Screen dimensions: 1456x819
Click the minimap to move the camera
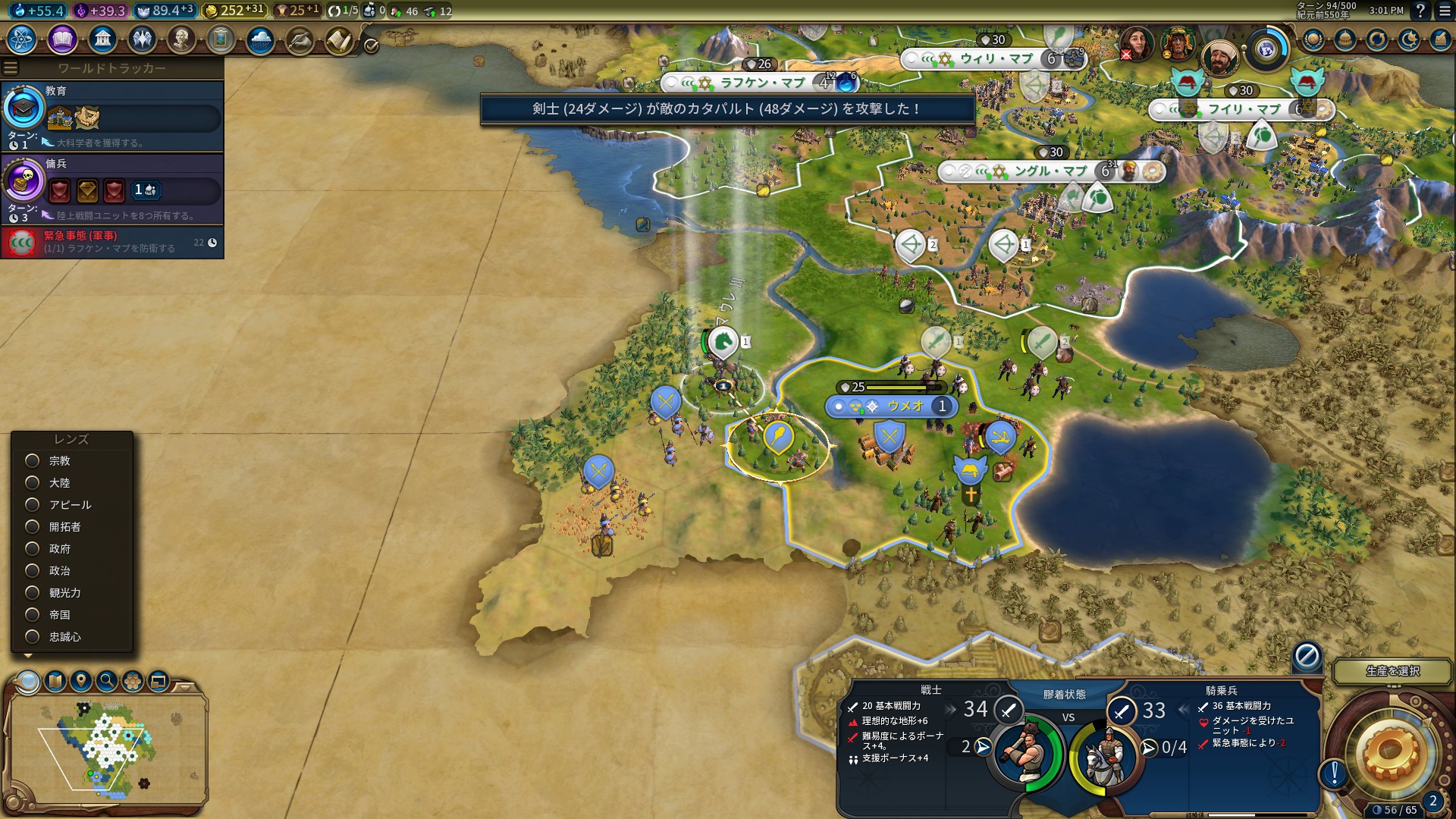[106, 751]
